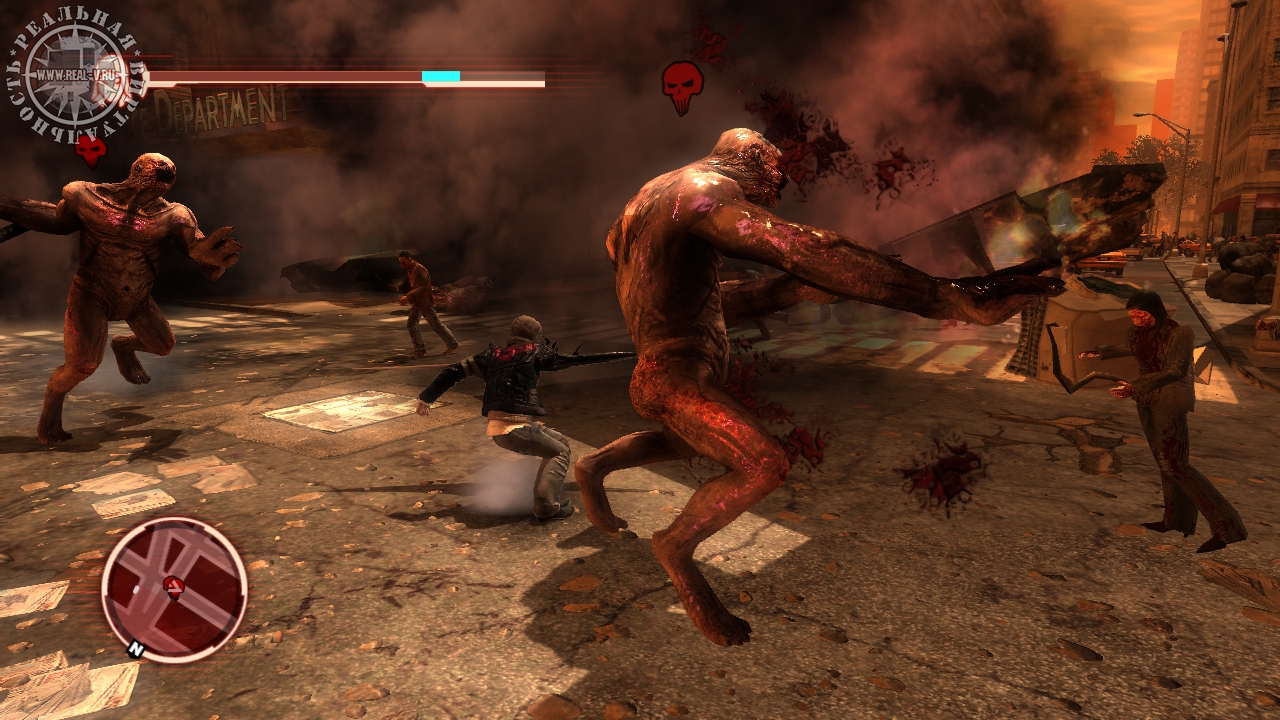The height and width of the screenshot is (720, 1280).
Task: Click the large red skull target marker
Action: pyautogui.click(x=682, y=85)
